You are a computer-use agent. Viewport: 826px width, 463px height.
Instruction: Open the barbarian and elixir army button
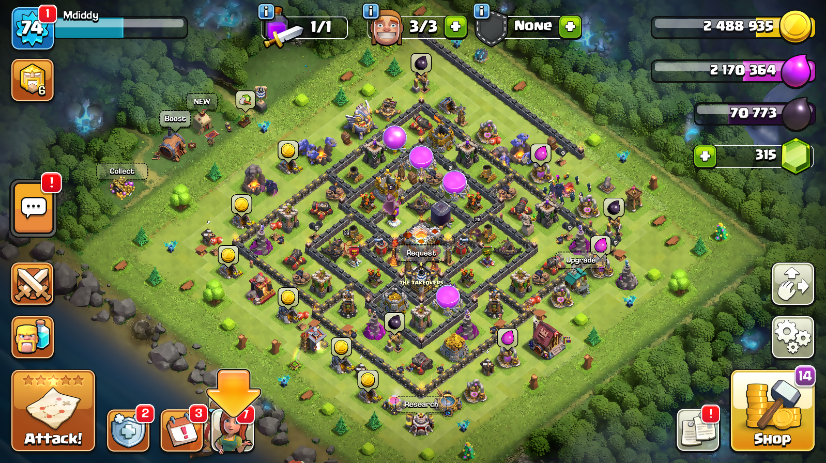click(x=32, y=337)
